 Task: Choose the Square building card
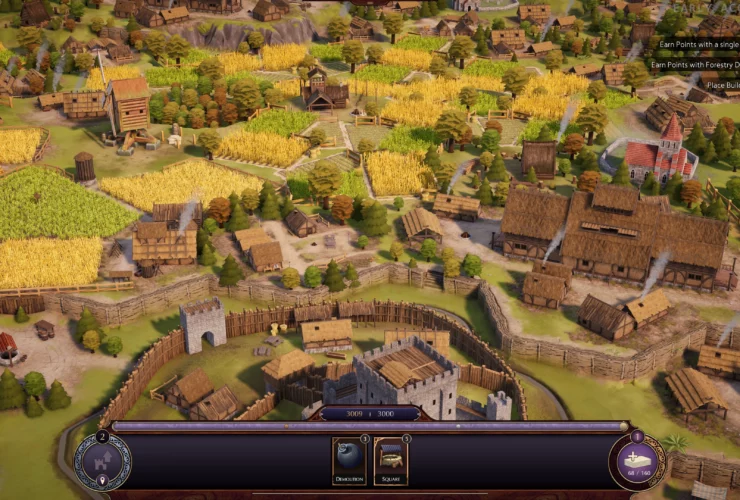click(x=391, y=460)
